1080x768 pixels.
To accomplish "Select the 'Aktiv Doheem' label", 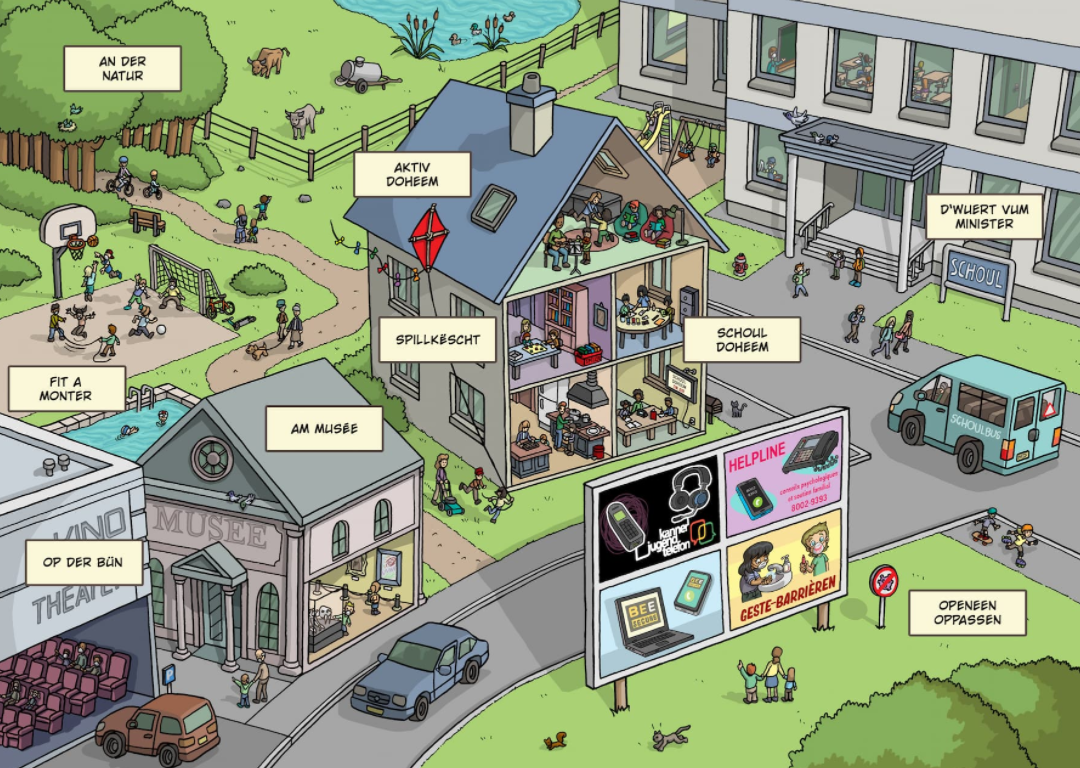I will (x=412, y=174).
